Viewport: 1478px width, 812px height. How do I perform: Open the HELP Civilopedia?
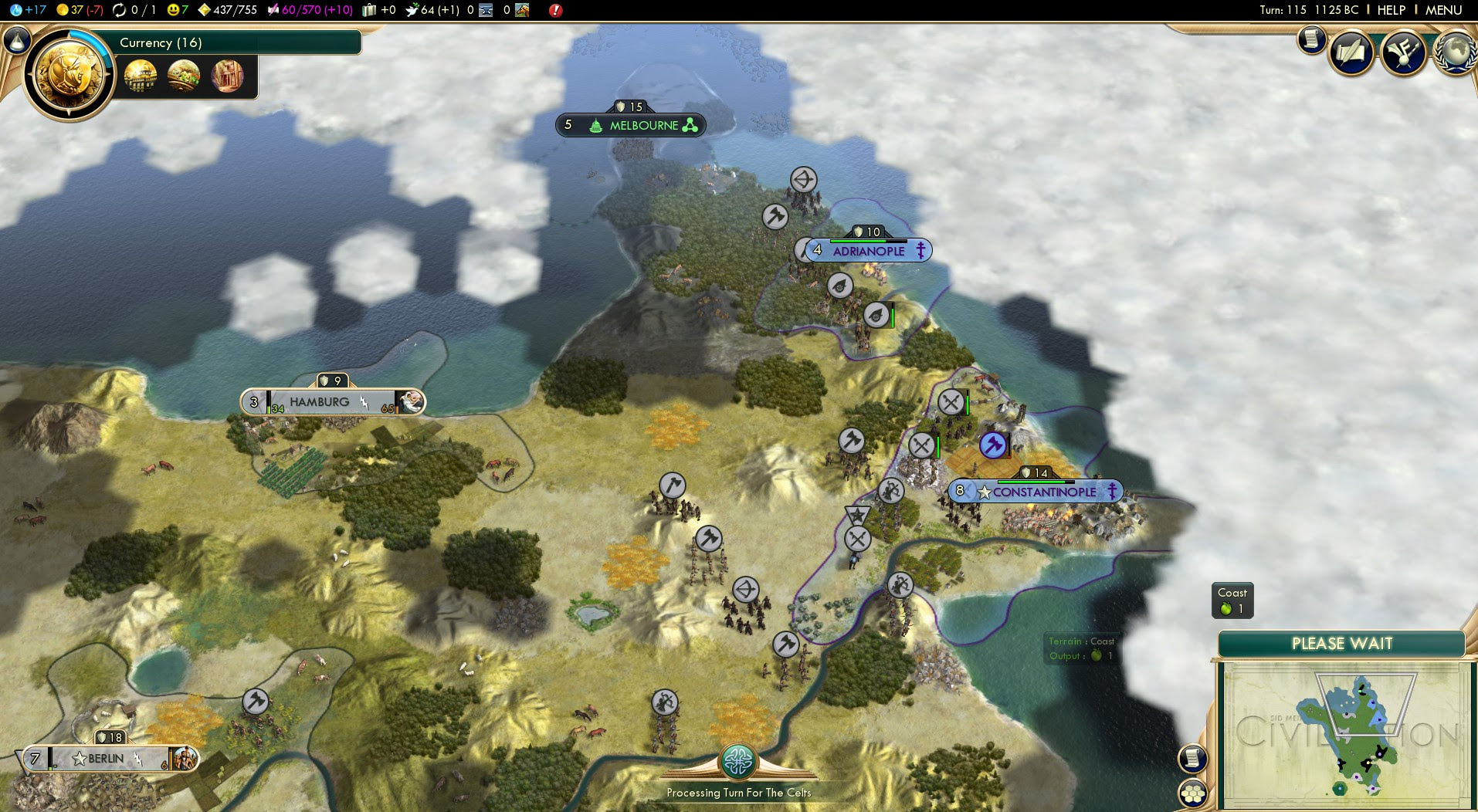tap(1391, 10)
